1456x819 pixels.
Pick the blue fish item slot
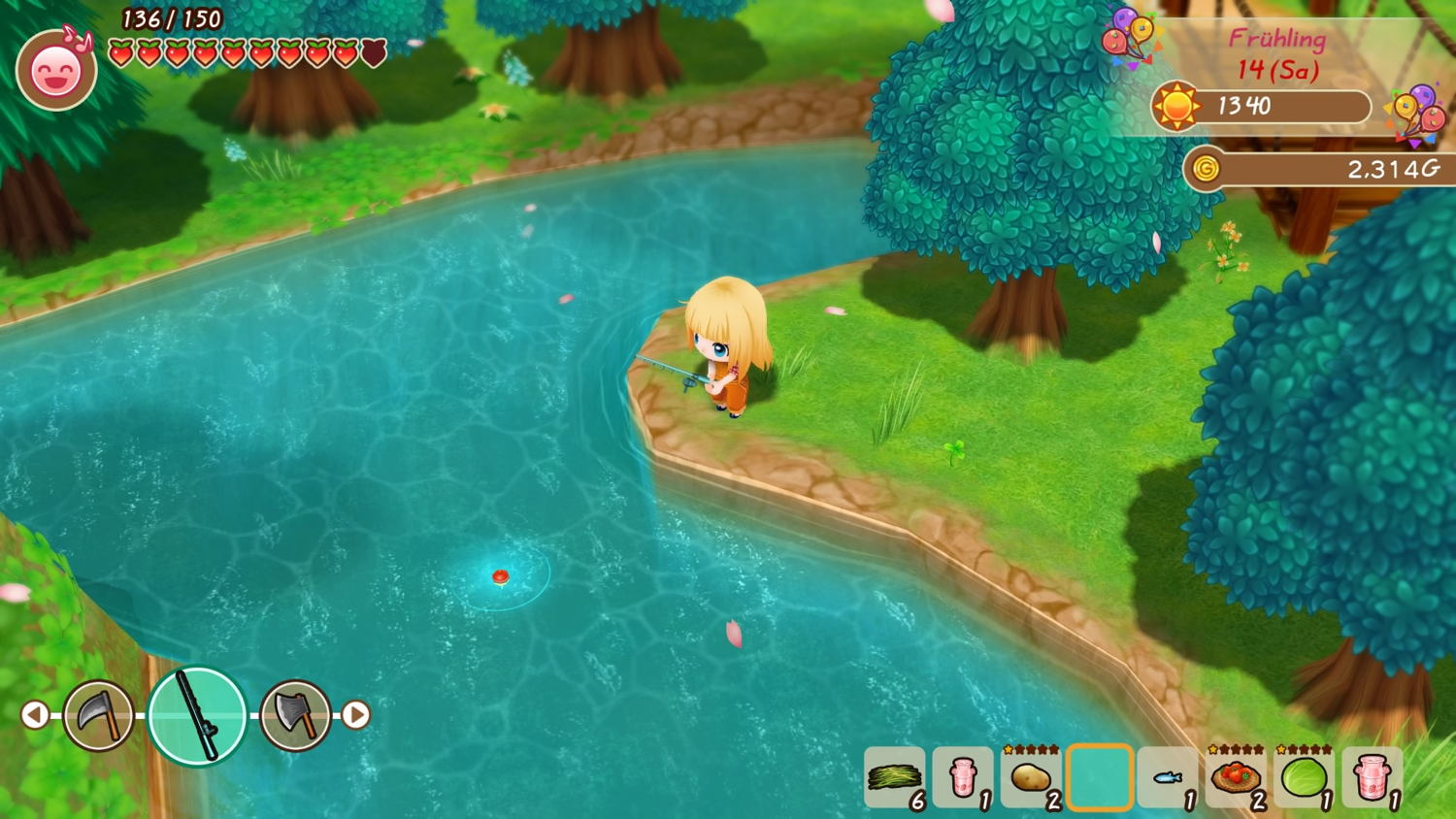(1167, 777)
